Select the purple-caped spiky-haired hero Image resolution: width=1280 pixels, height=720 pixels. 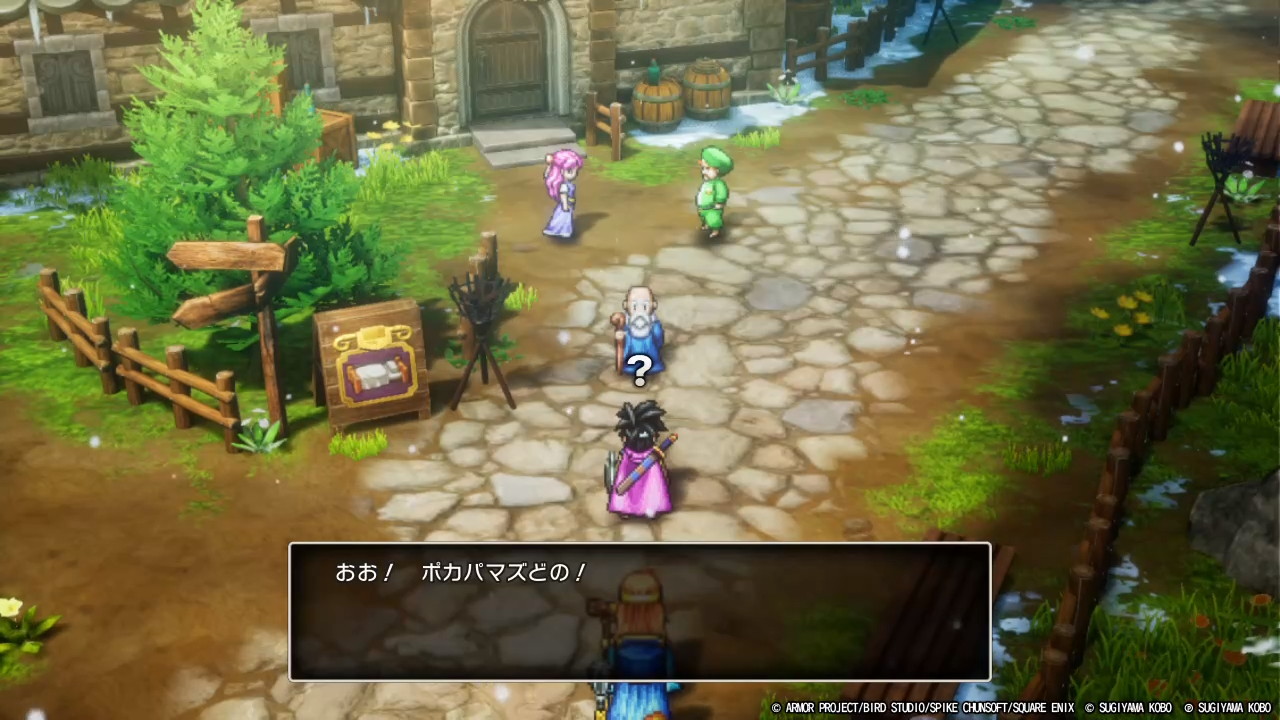pos(642,460)
